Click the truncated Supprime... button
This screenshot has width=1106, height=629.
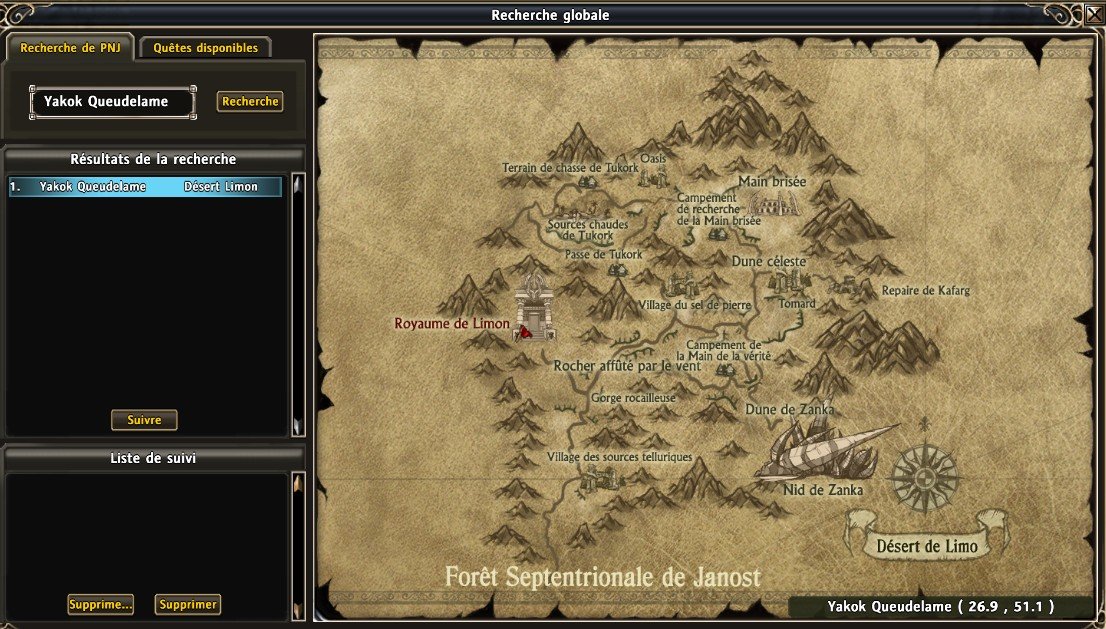click(100, 604)
